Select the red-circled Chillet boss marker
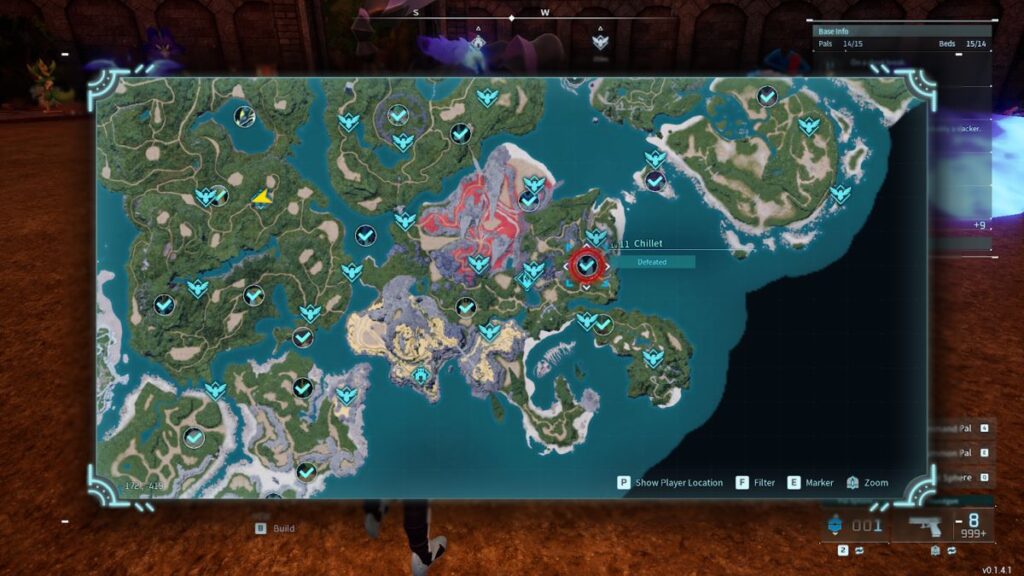The image size is (1024, 576). (x=588, y=265)
